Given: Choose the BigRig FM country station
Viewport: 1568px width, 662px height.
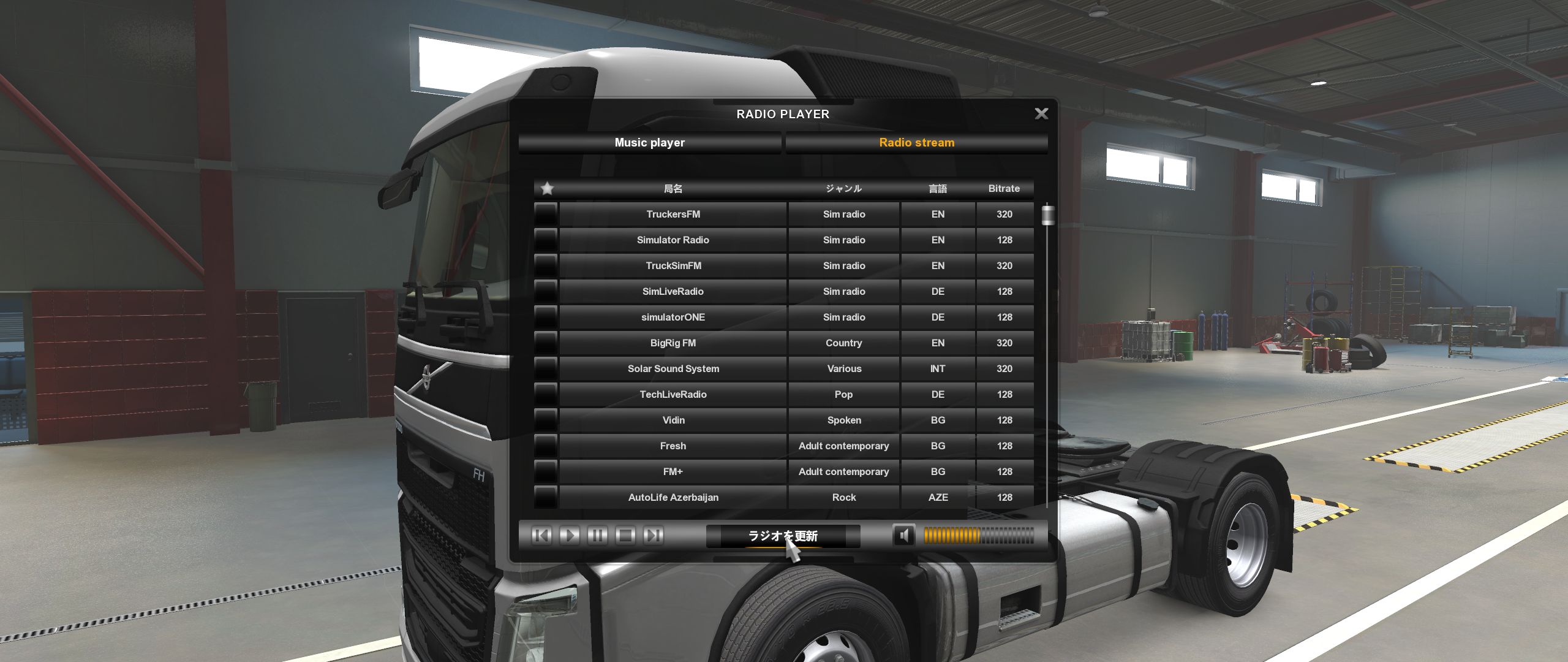Looking at the screenshot, I should pos(673,343).
